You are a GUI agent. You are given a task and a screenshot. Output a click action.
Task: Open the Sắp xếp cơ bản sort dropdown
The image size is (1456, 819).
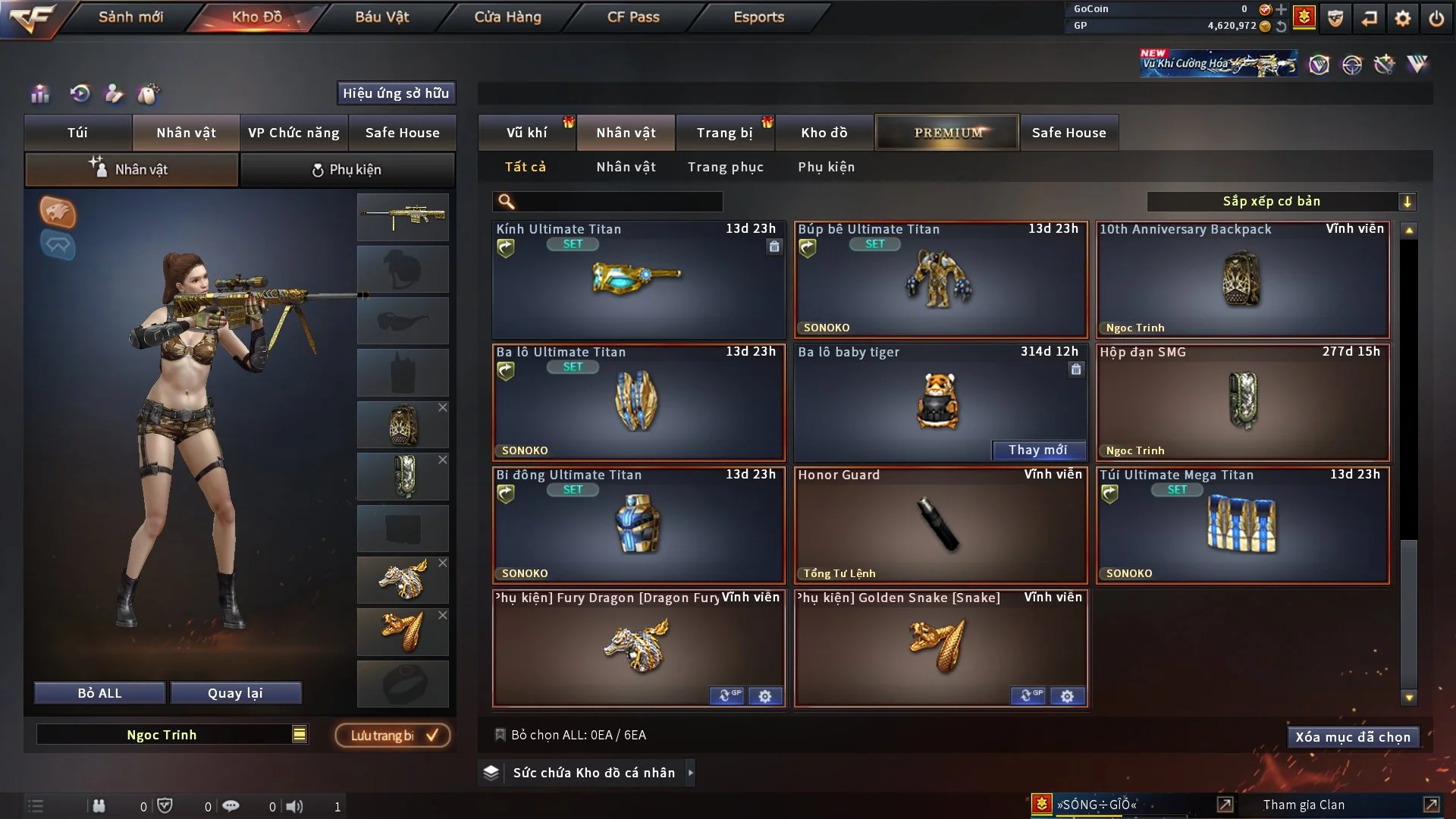point(1281,201)
